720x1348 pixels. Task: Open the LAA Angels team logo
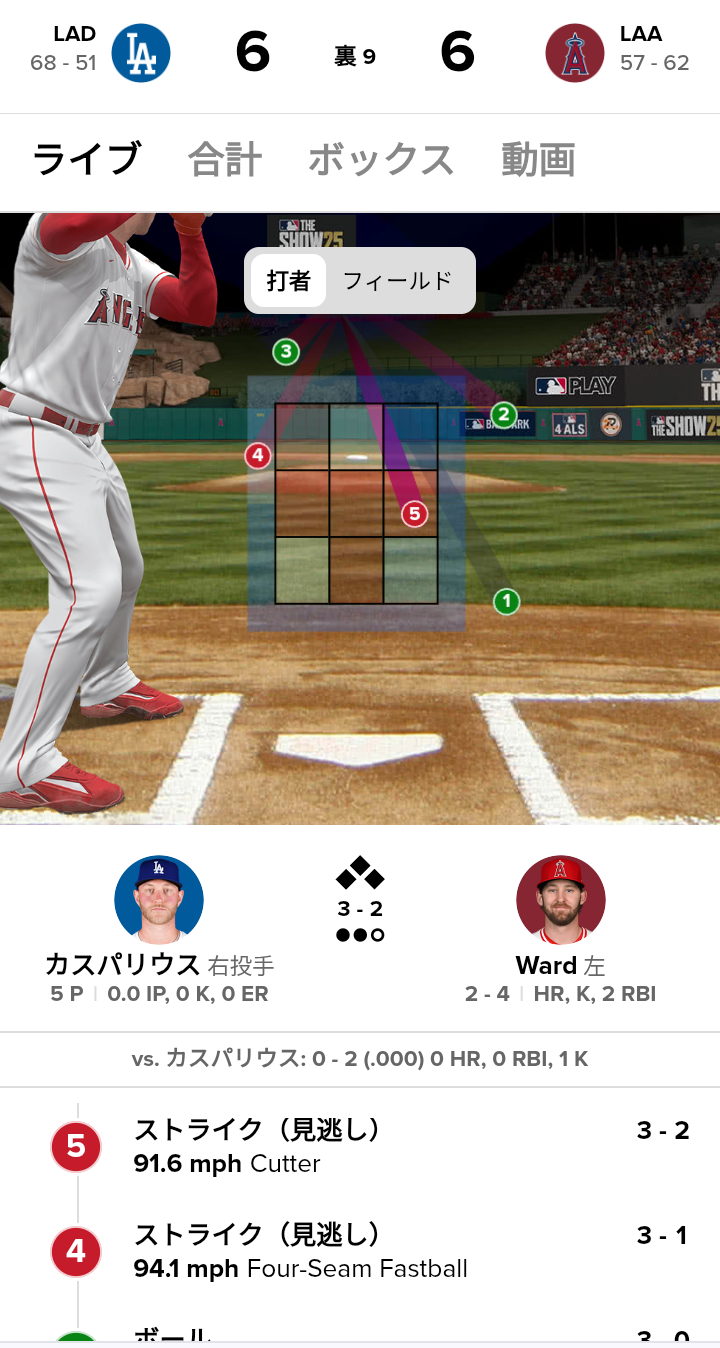[x=575, y=53]
